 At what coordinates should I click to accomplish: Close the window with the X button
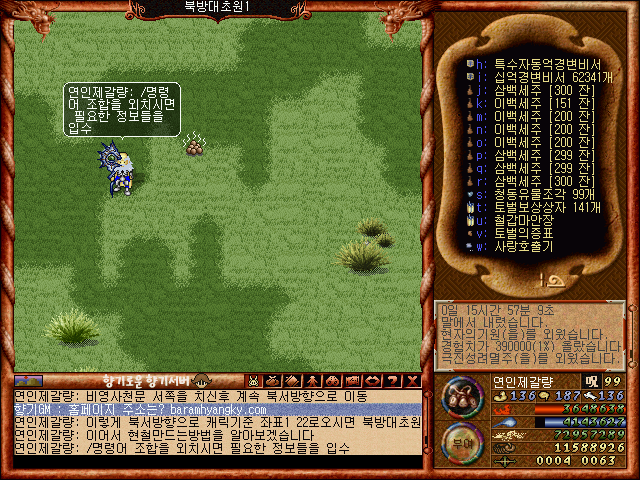point(412,380)
